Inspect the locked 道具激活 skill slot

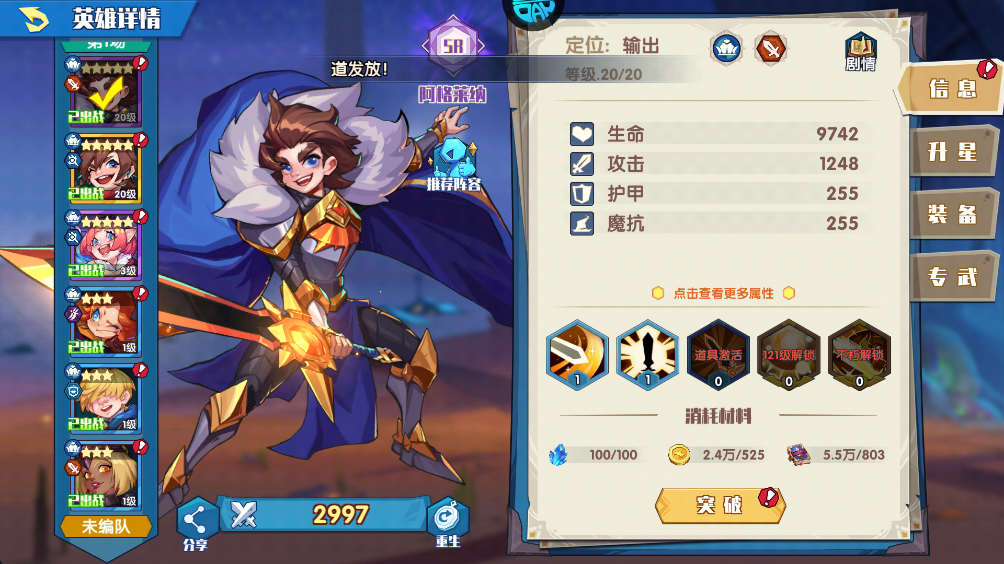click(x=717, y=354)
